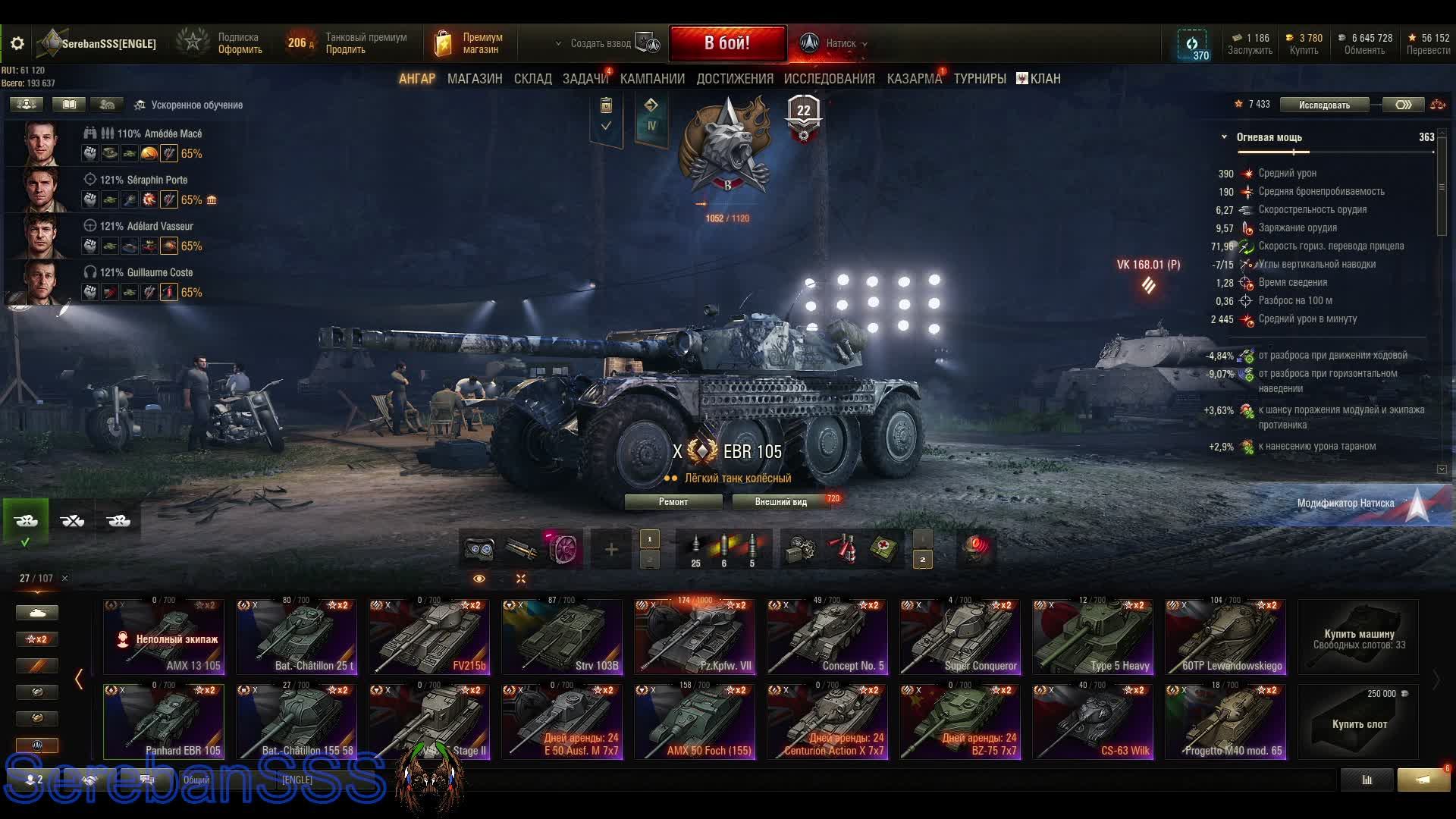Open the КЛАН tab
The height and width of the screenshot is (819, 1456).
coord(1039,79)
